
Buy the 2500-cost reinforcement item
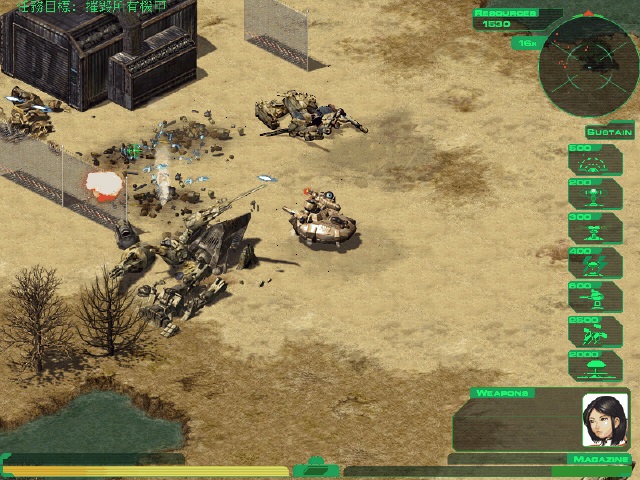pyautogui.click(x=595, y=332)
